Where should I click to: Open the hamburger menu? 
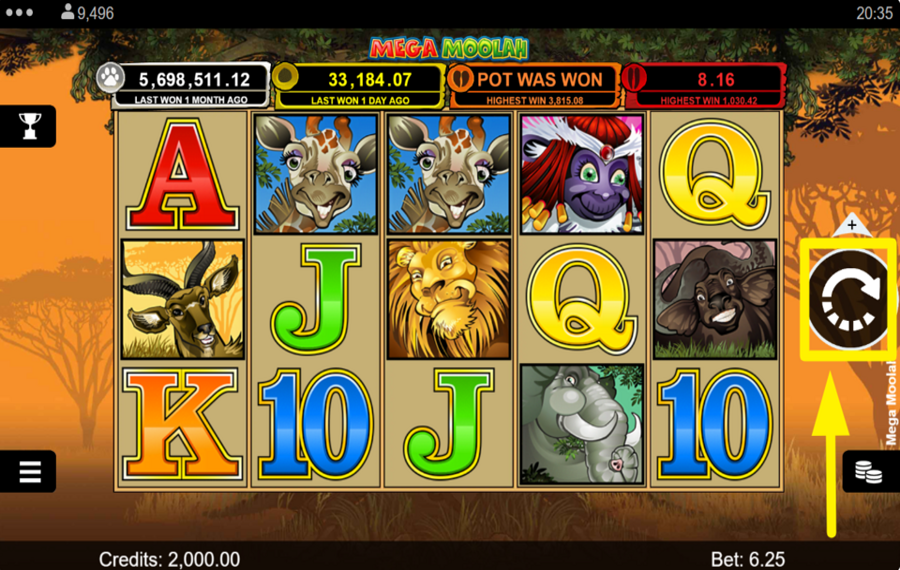30,472
